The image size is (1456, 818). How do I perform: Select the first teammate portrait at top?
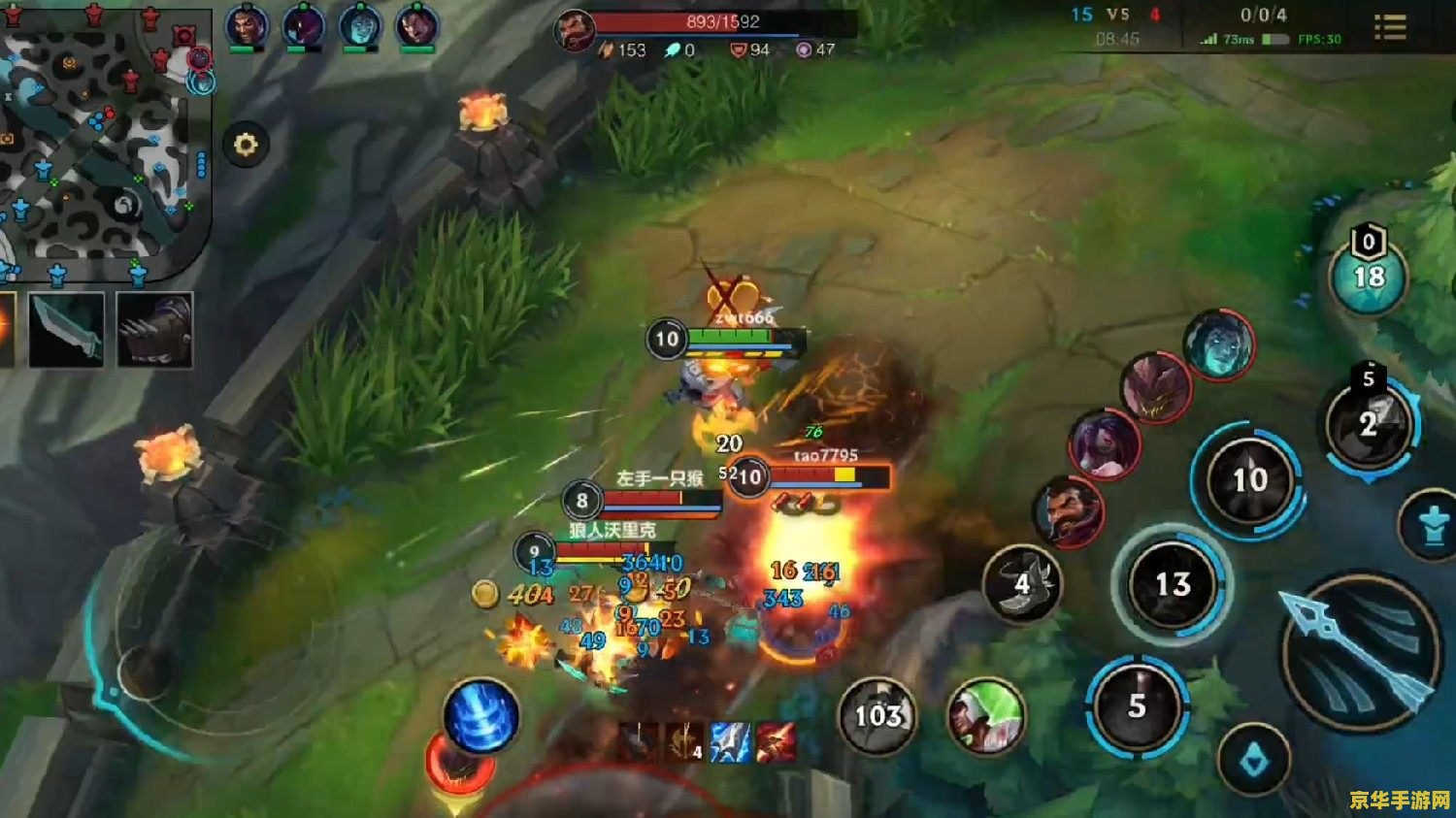pyautogui.click(x=247, y=26)
